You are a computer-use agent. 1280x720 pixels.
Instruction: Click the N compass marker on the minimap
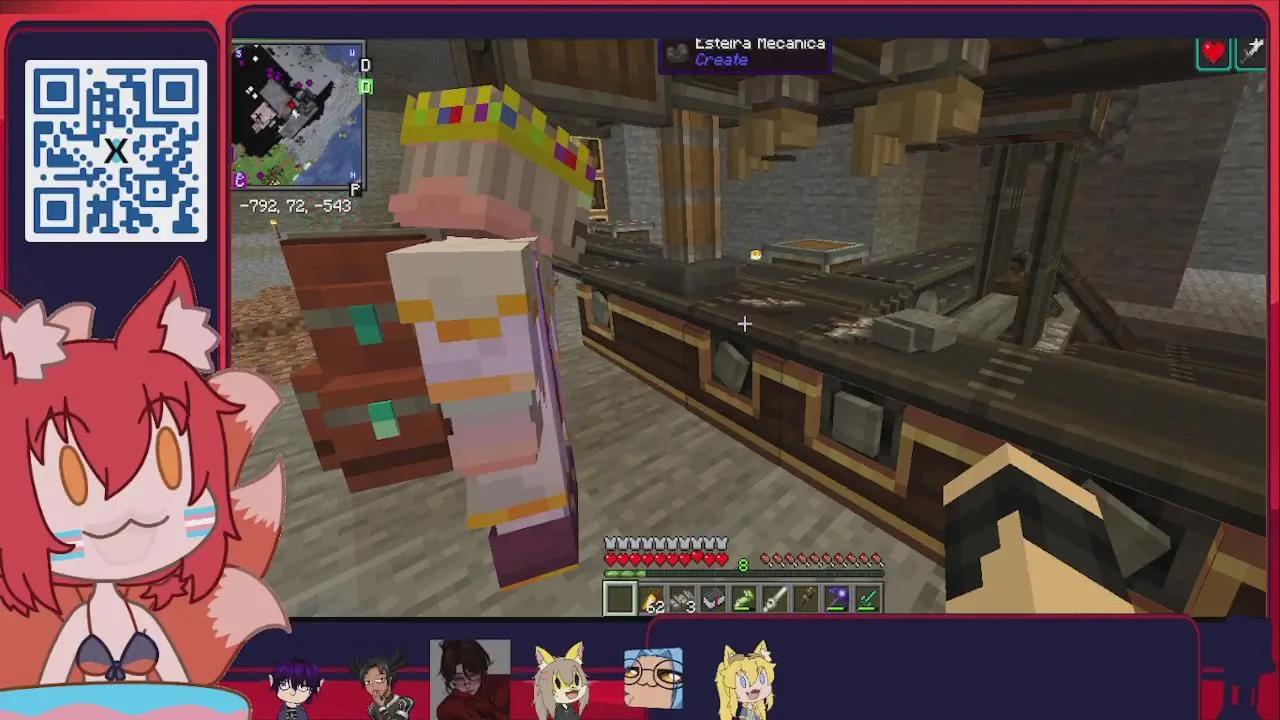[x=352, y=174]
